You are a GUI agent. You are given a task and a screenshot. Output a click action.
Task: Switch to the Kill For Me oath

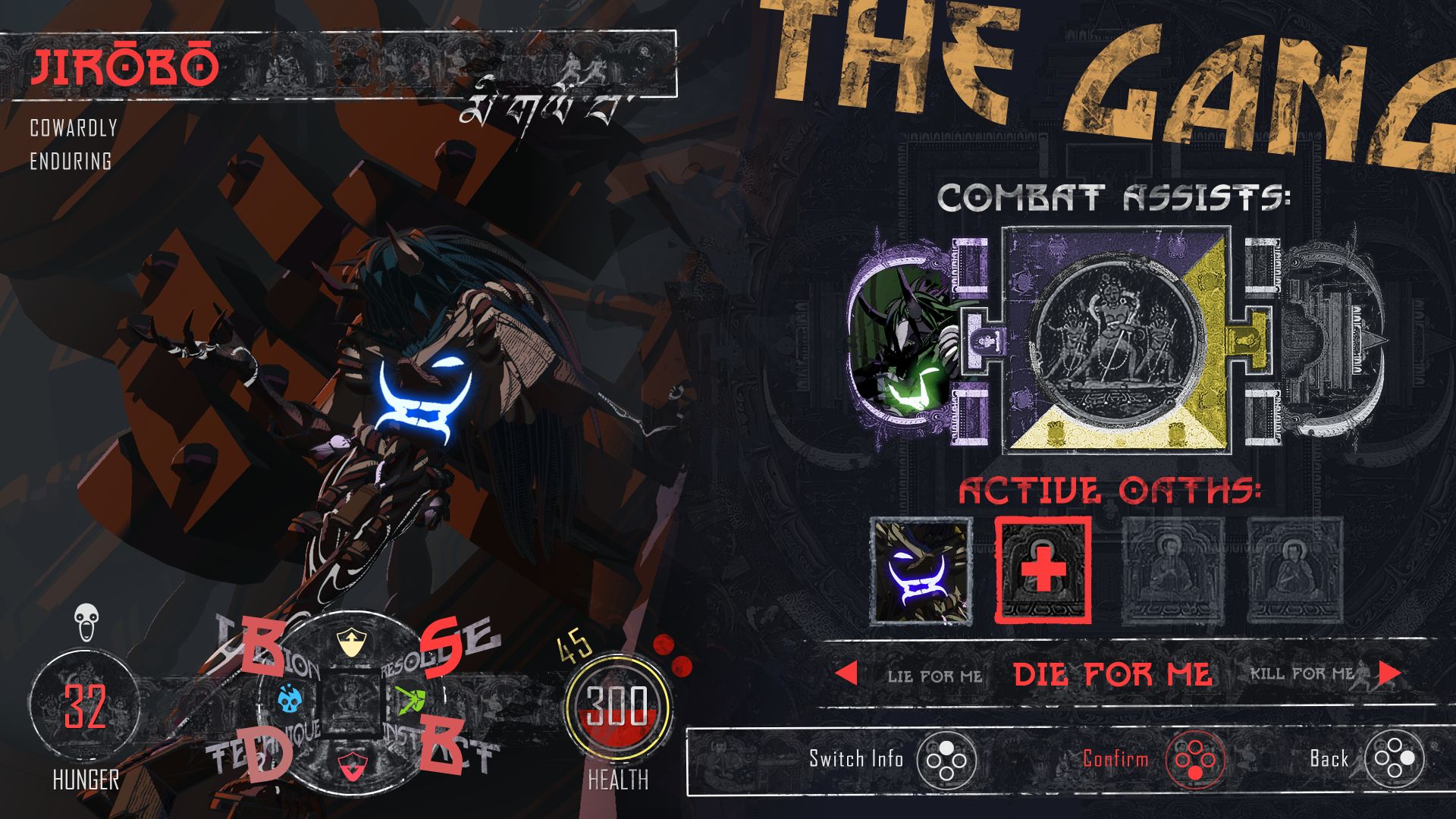click(1301, 673)
